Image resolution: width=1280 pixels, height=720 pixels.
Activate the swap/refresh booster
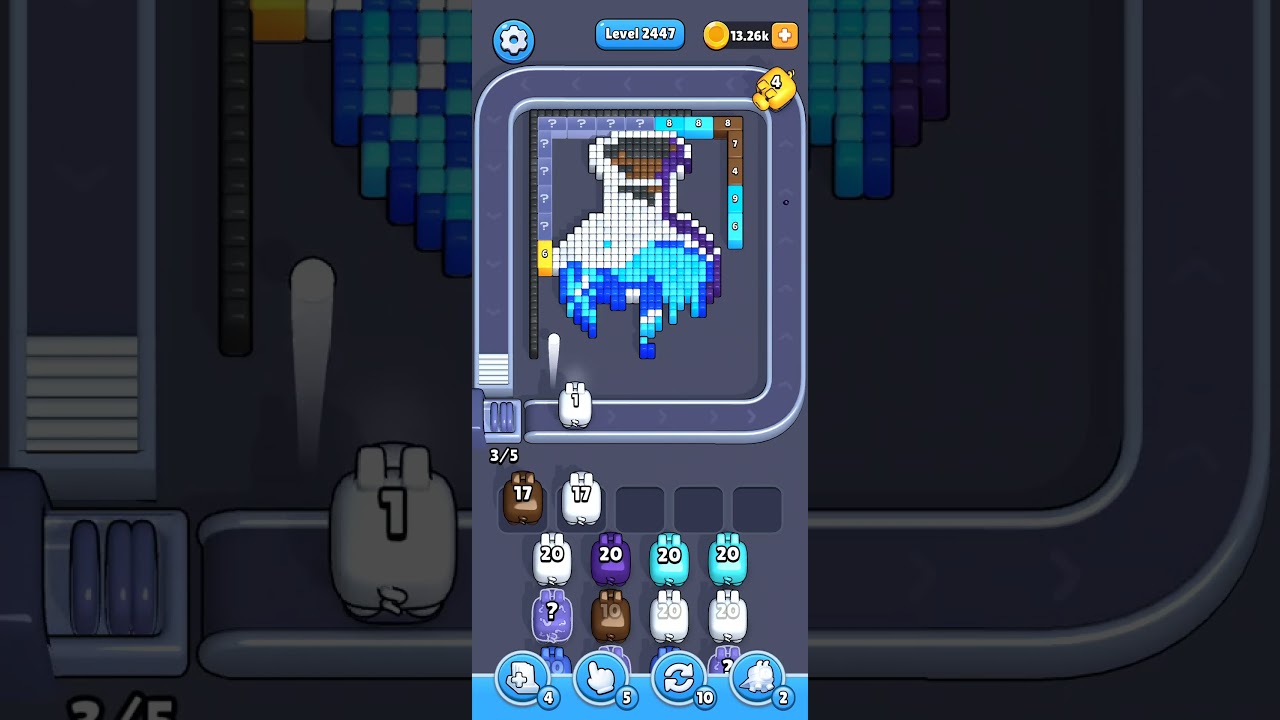[679, 678]
